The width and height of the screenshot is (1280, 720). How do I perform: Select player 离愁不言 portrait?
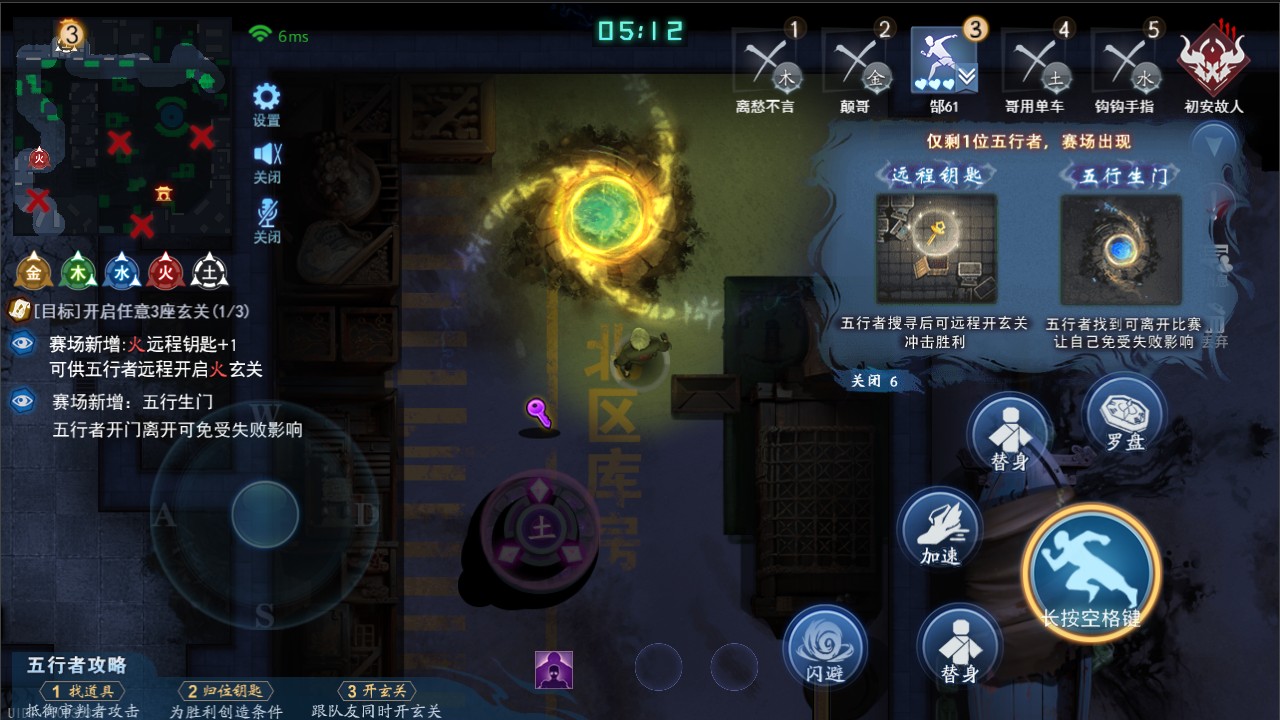pos(765,63)
